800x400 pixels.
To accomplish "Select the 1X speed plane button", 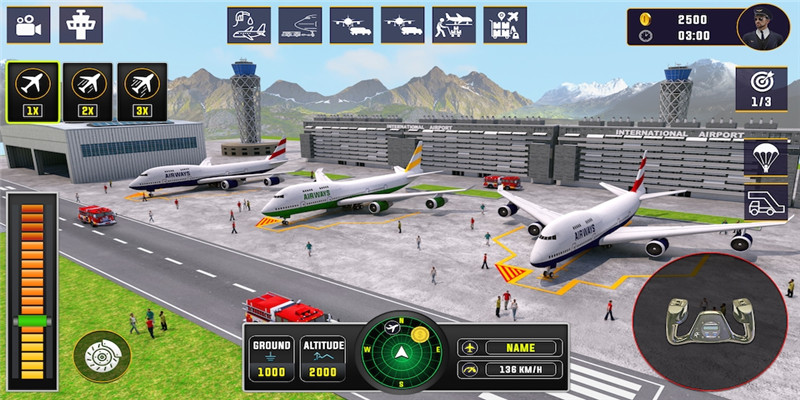I will (x=31, y=92).
